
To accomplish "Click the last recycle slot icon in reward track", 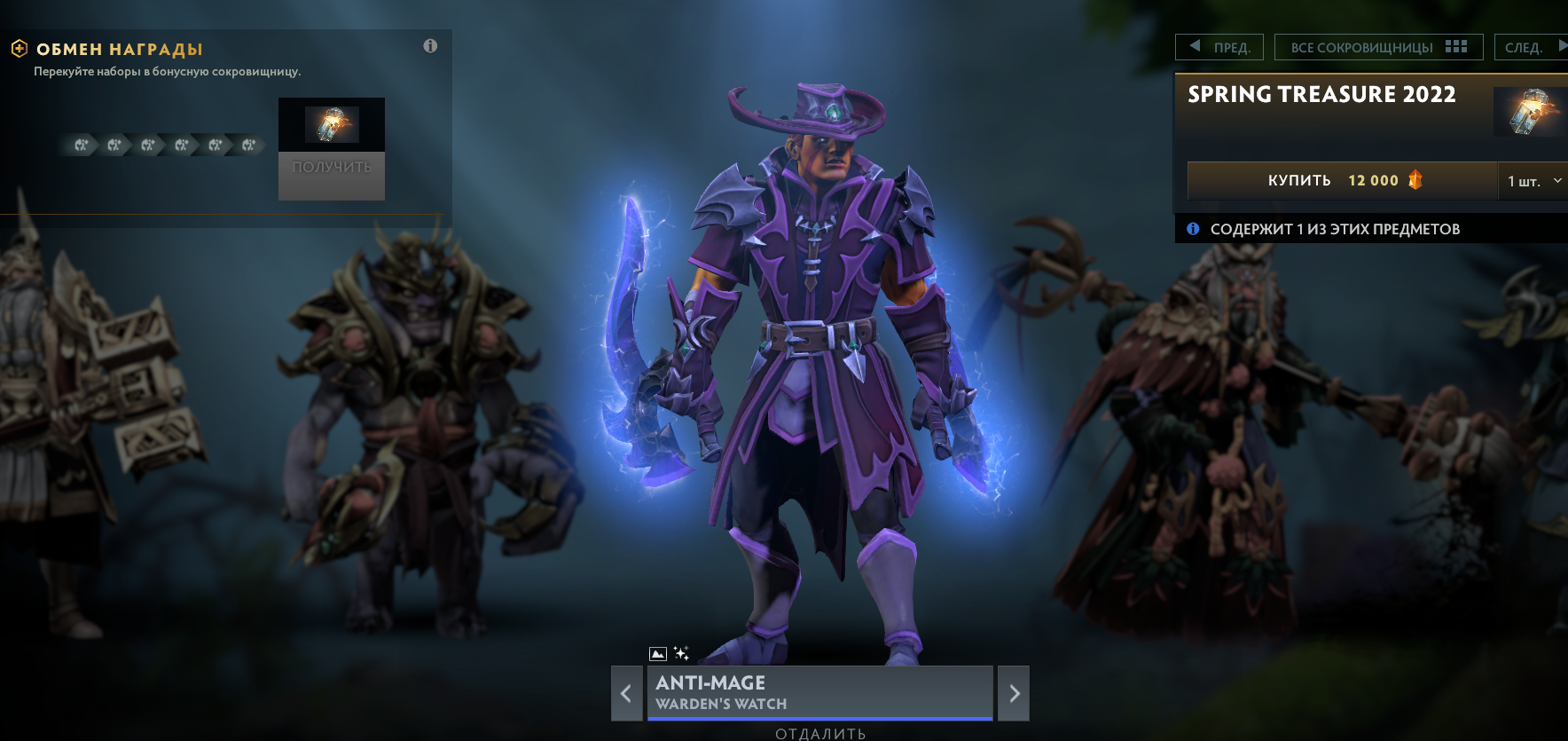I will point(251,145).
